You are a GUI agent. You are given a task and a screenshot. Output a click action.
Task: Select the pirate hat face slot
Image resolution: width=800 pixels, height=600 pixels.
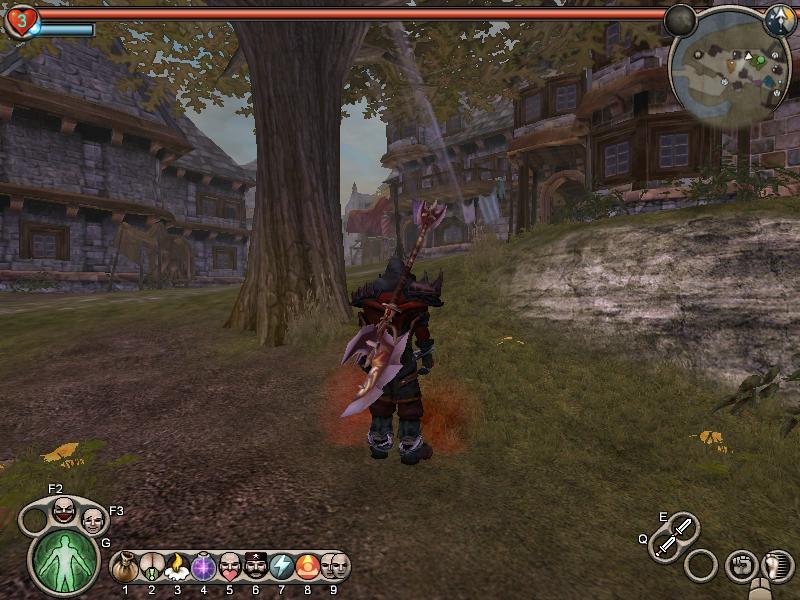[256, 567]
